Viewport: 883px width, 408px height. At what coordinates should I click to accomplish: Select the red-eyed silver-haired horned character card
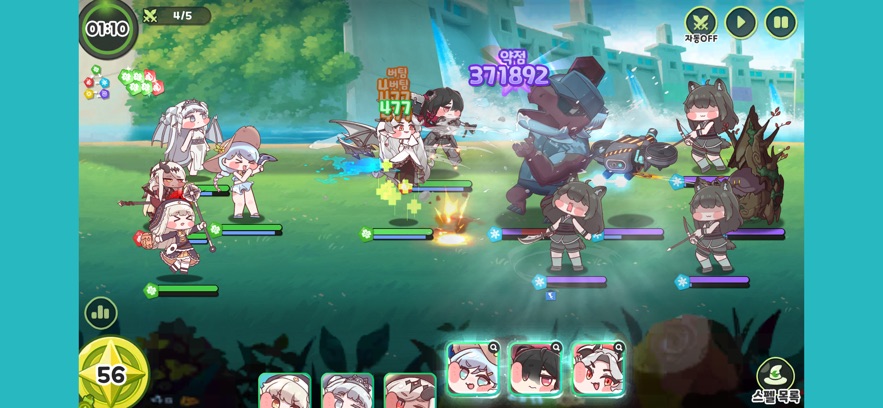coord(598,369)
